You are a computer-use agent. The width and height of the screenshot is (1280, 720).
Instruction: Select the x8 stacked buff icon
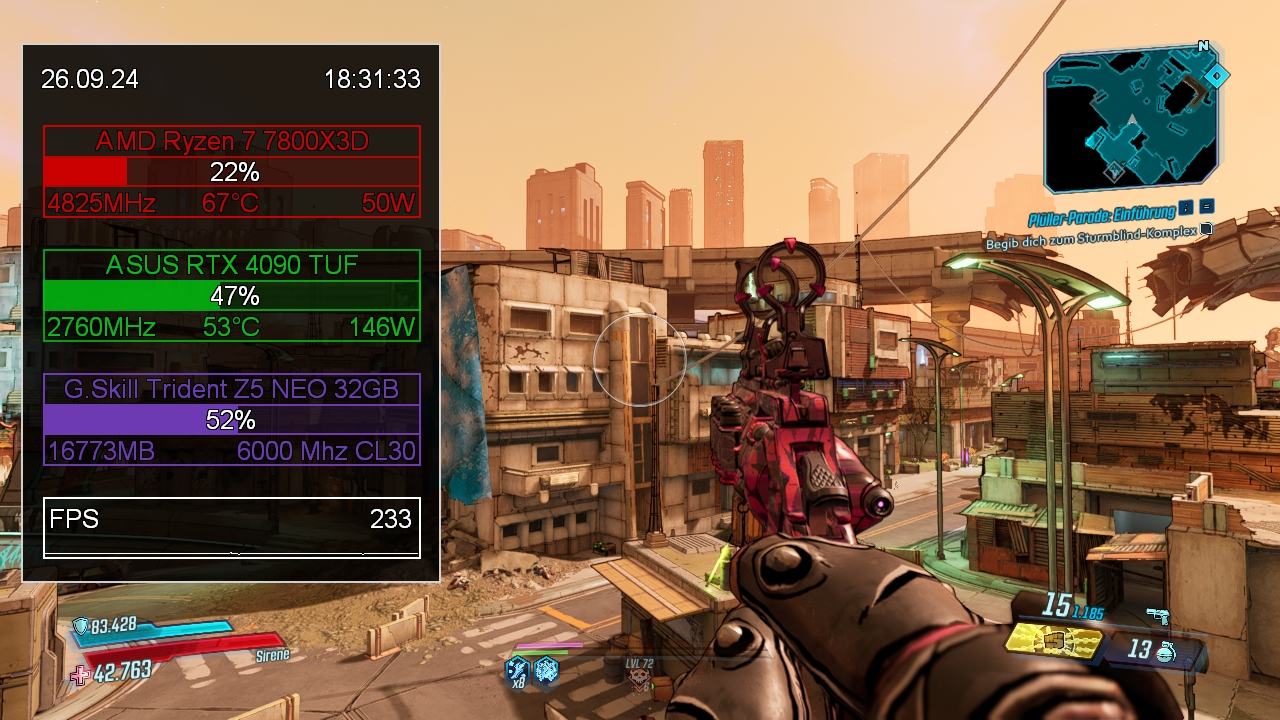tap(517, 670)
